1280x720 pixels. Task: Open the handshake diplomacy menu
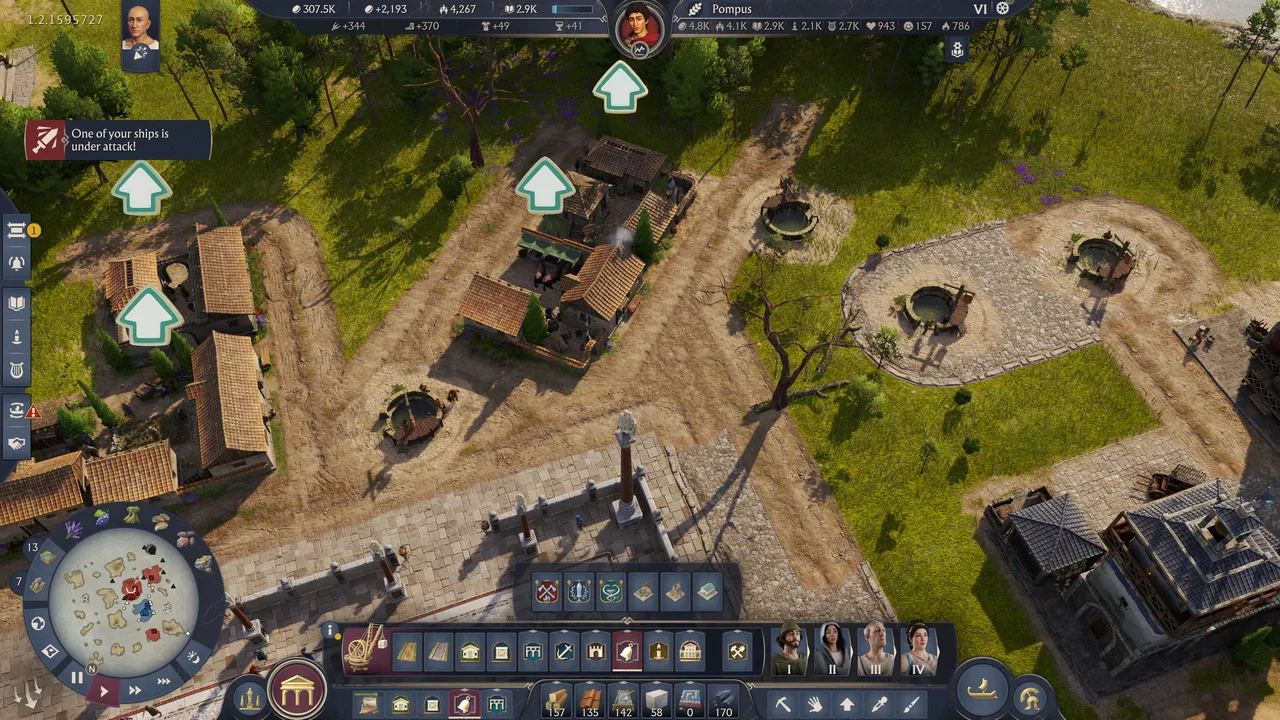pos(17,443)
